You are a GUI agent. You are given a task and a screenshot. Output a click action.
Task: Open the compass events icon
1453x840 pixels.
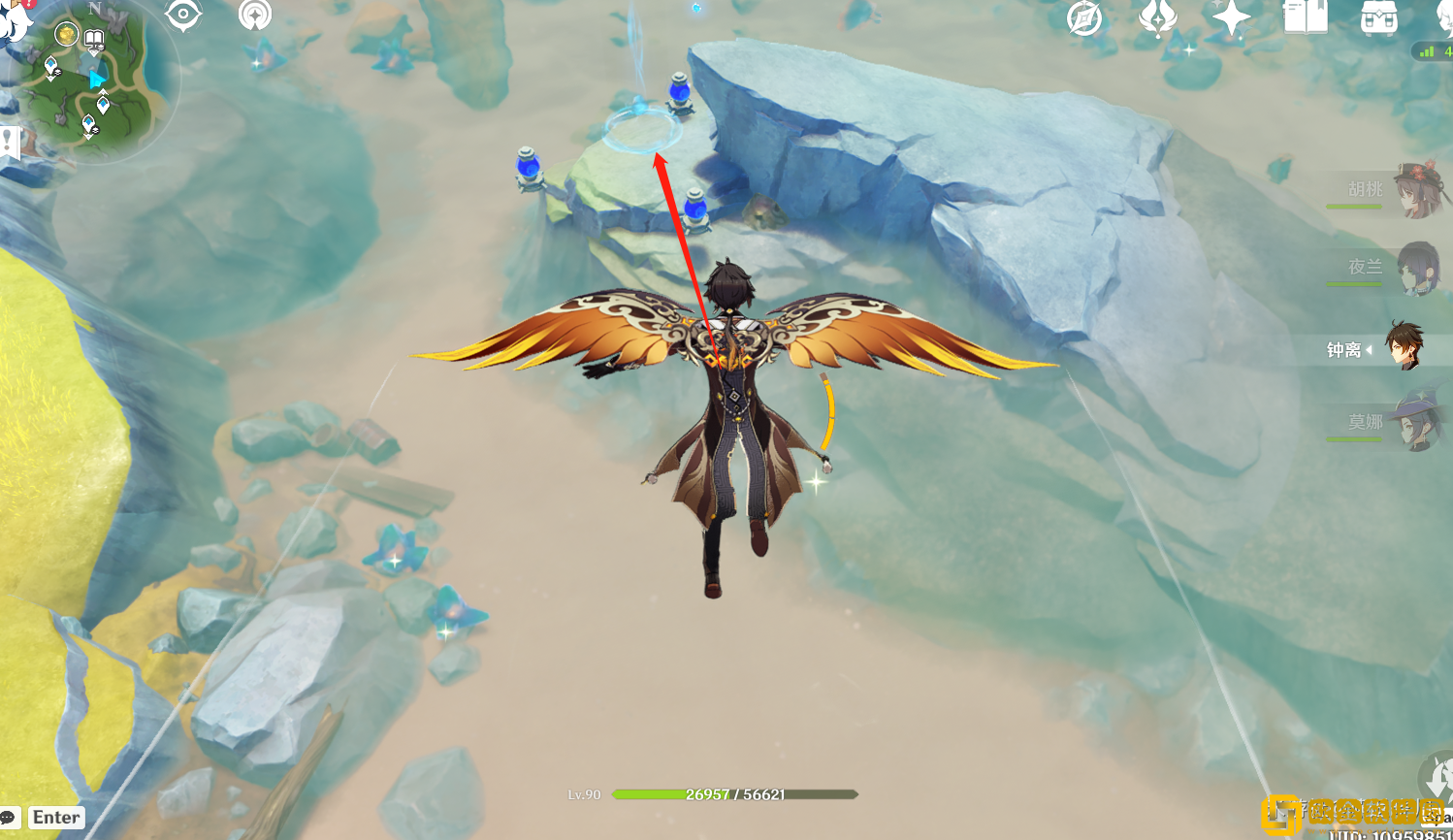coord(1084,17)
